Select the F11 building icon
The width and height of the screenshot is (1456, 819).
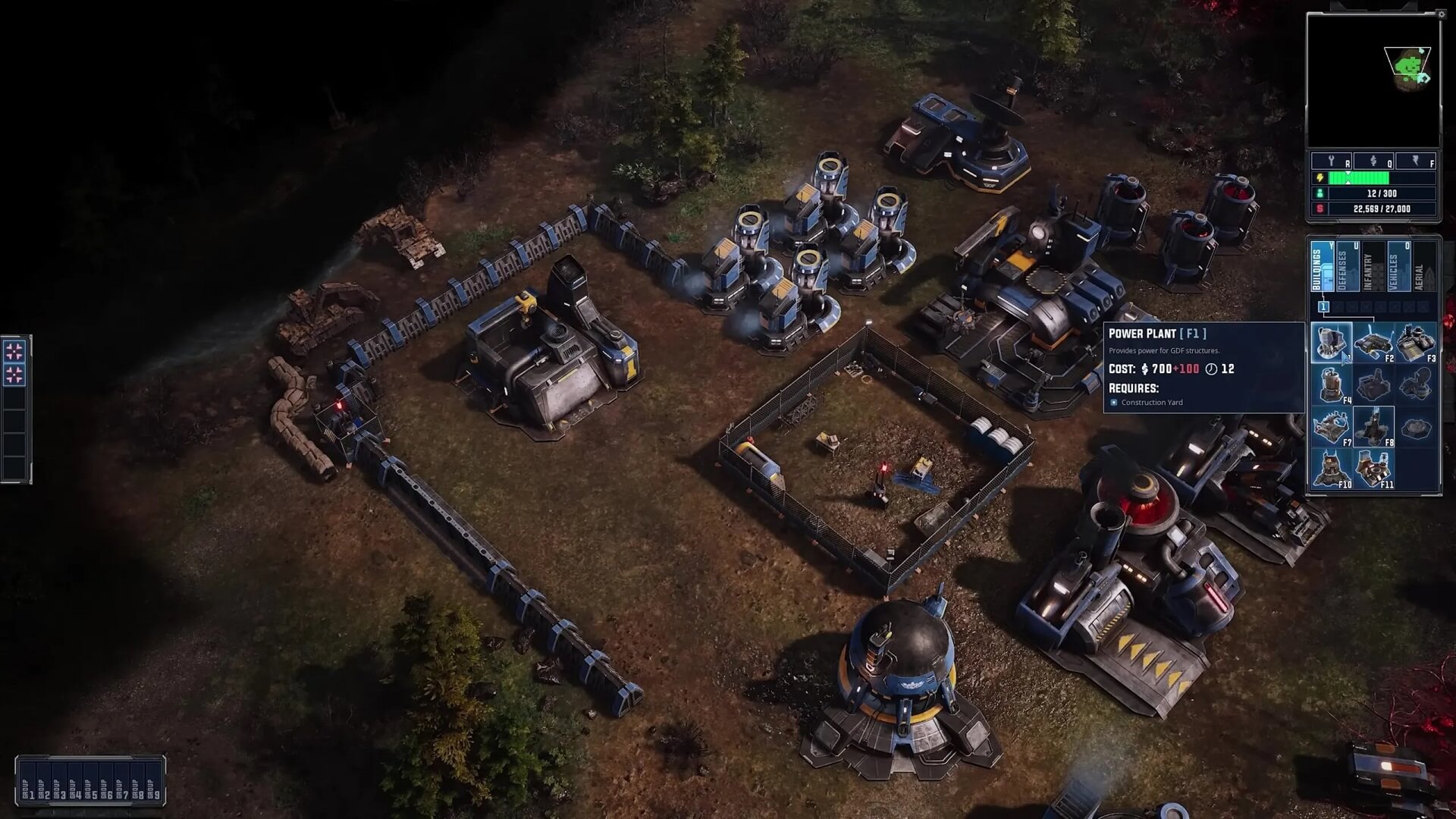(1373, 469)
